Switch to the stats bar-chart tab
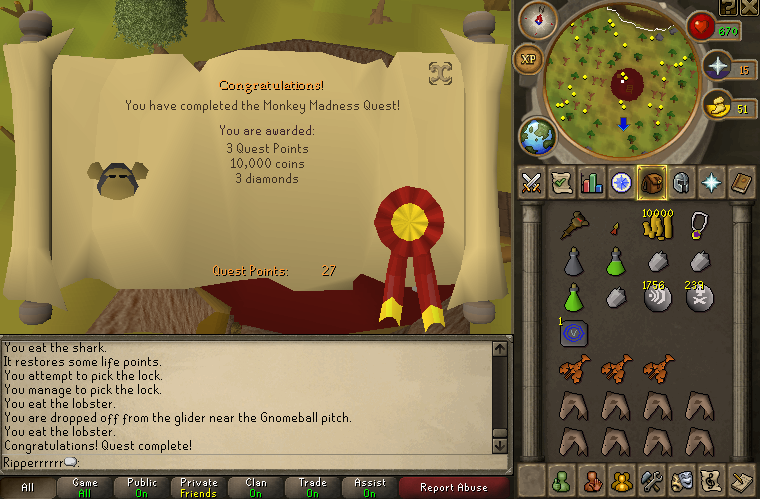 (x=591, y=182)
